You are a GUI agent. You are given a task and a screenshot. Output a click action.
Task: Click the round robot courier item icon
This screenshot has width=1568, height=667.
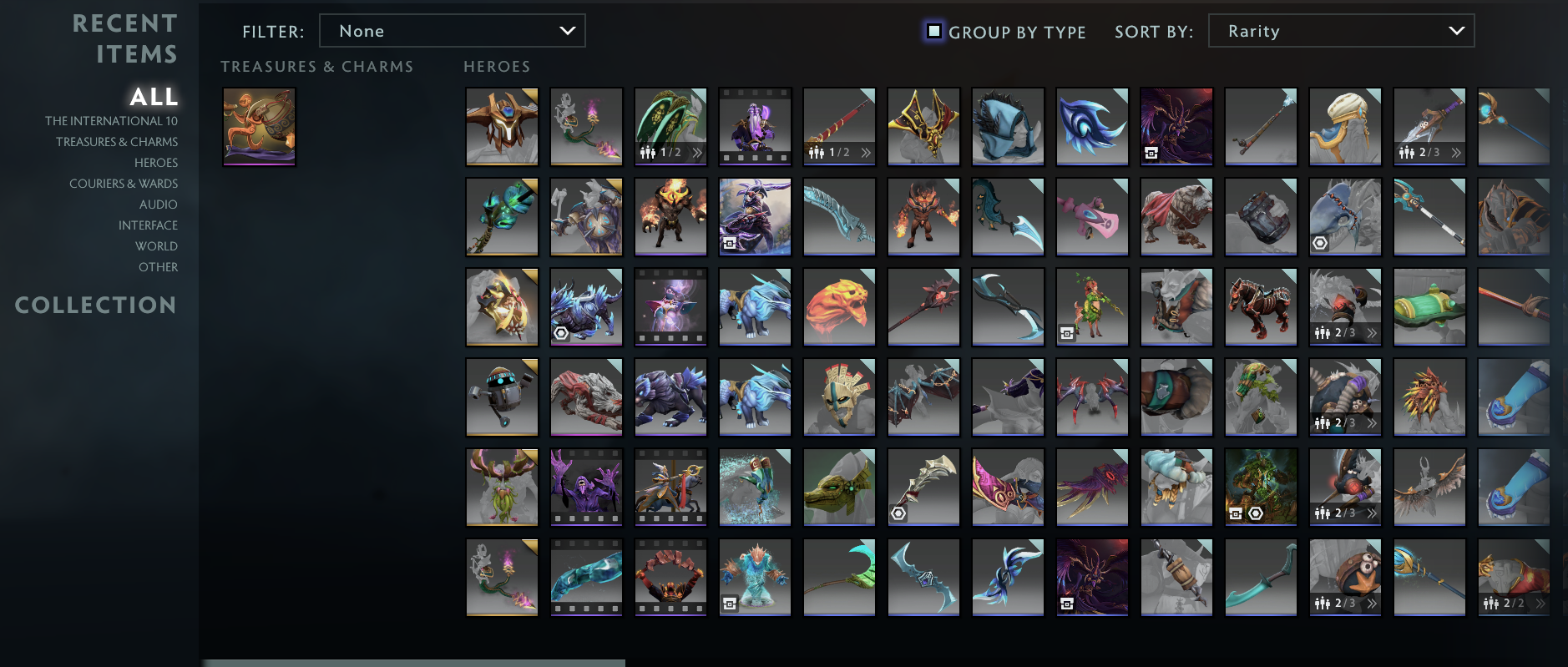[502, 397]
